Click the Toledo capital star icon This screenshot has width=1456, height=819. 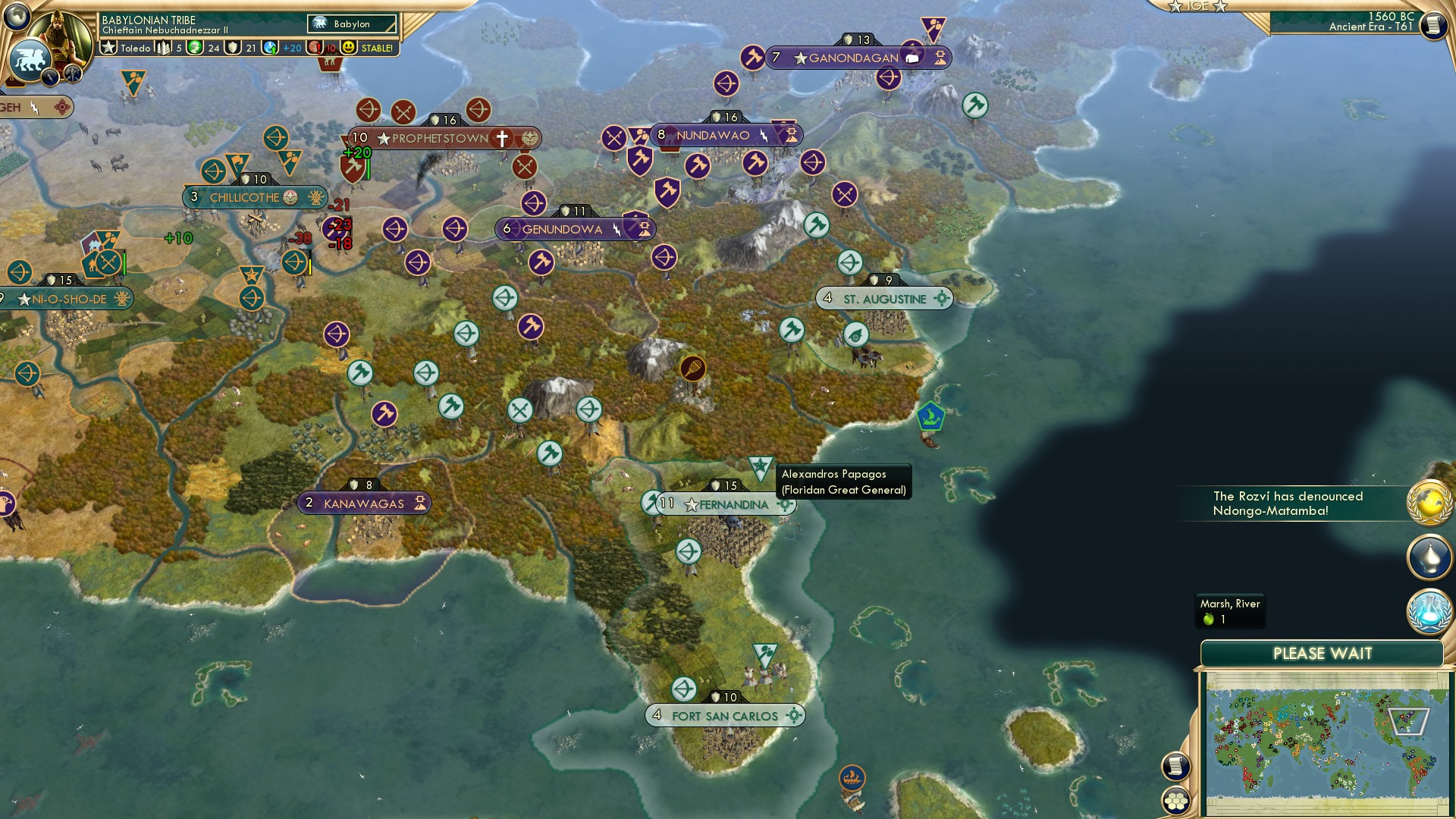[109, 48]
